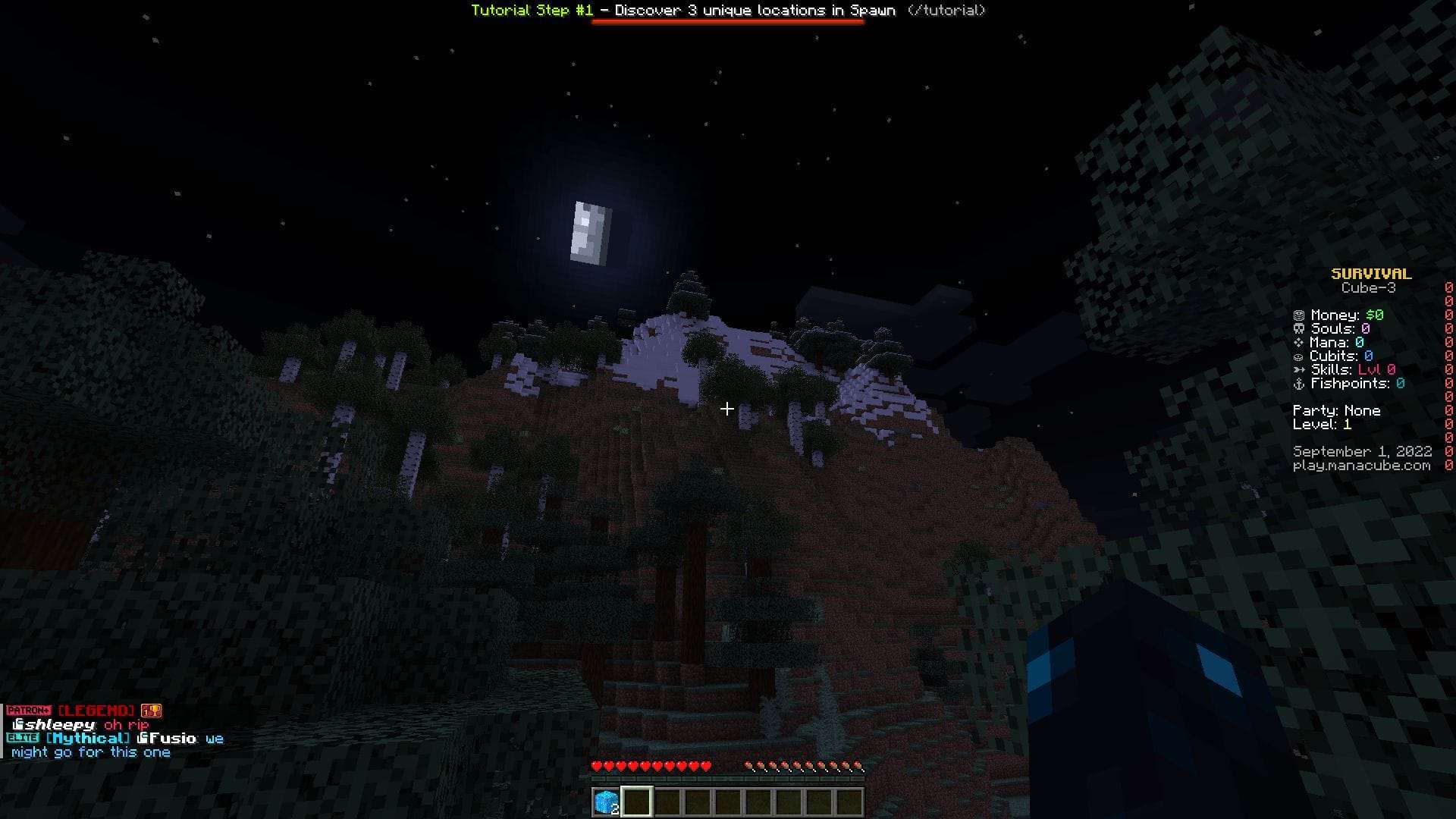Viewport: 1456px width, 819px height.
Task: Click play.manacube.com server address
Action: click(x=1363, y=466)
